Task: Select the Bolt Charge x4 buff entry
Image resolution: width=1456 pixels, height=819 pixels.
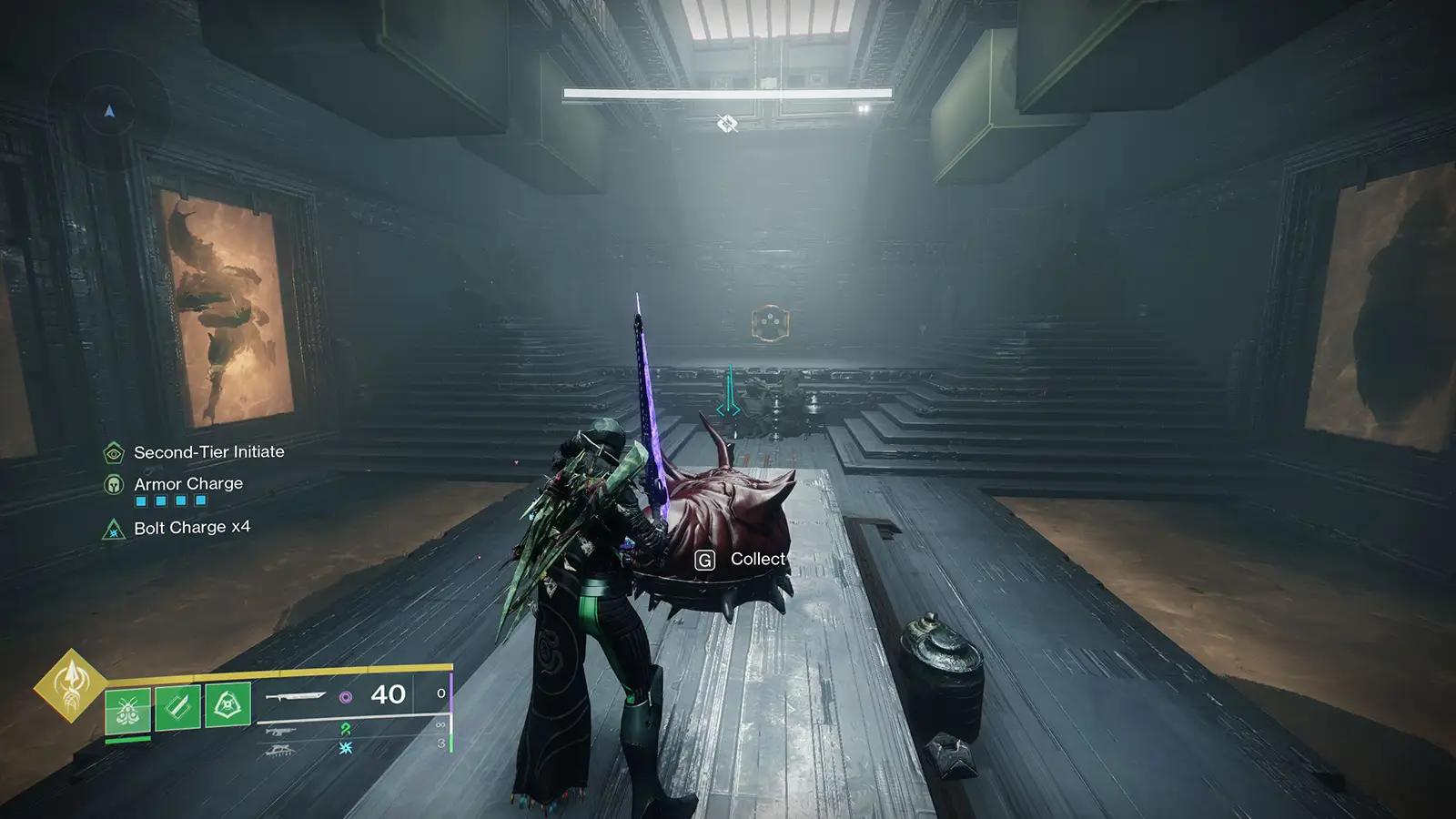Action: click(191, 528)
